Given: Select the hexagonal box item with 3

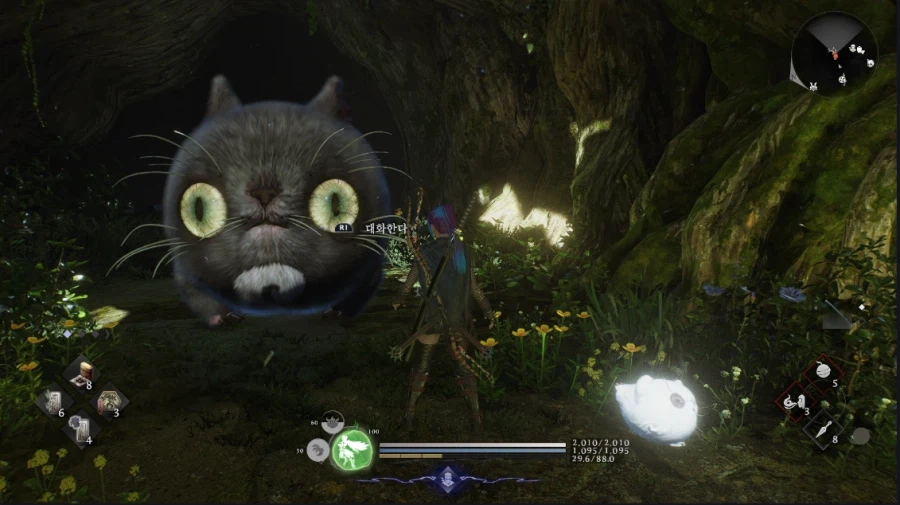Looking at the screenshot, I should pos(108,402).
